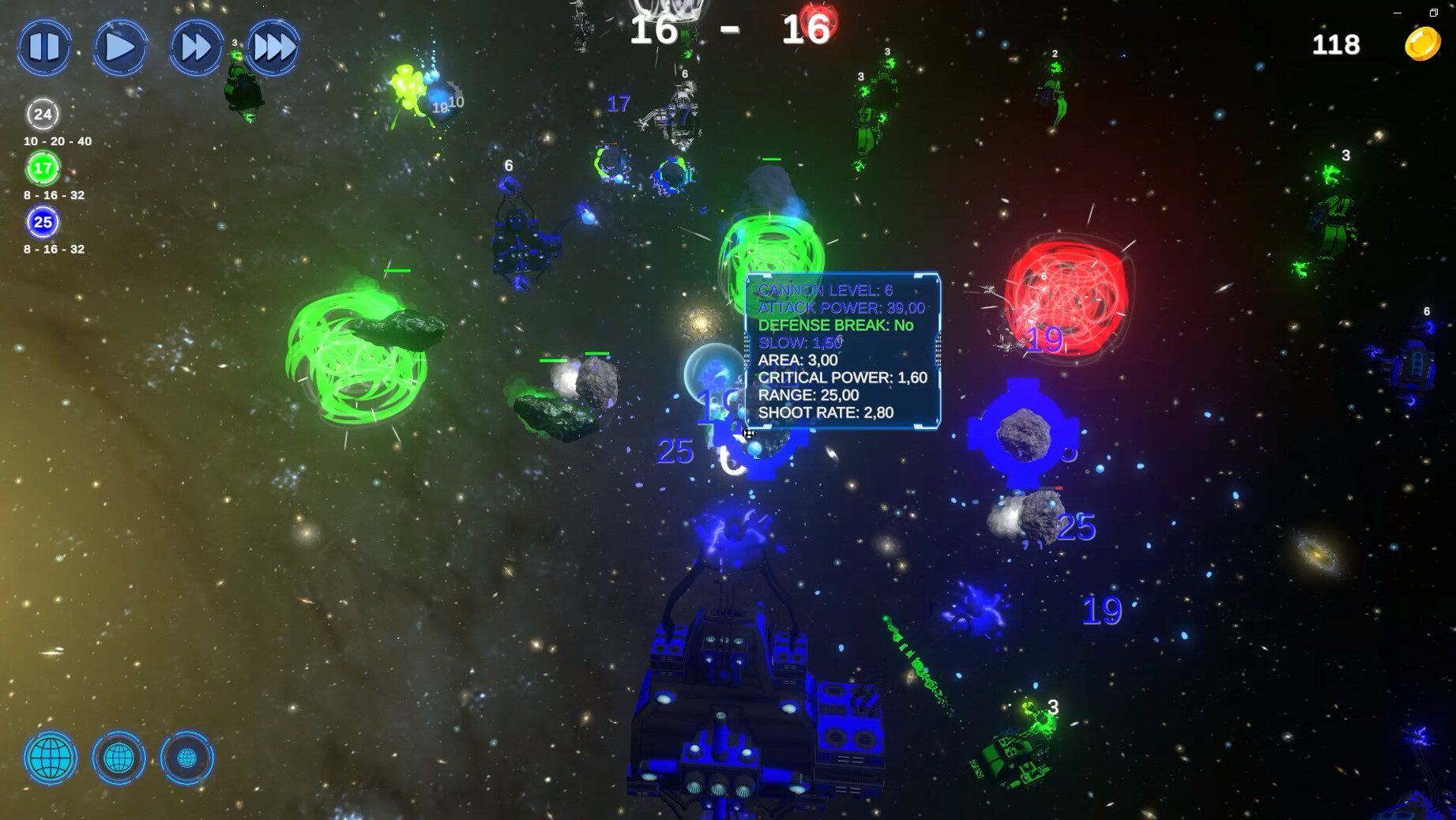The width and height of the screenshot is (1456, 820).
Task: Enable double speed with the fast-forward icon
Action: (x=194, y=47)
